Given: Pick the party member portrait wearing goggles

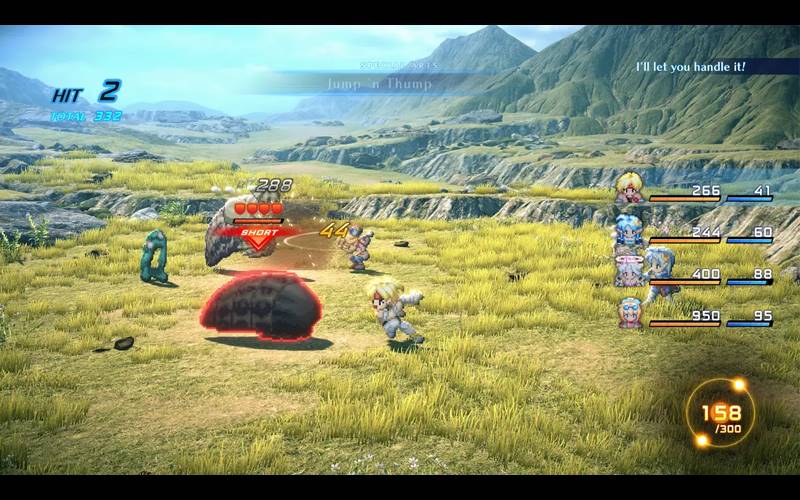Looking at the screenshot, I should [x=629, y=312].
